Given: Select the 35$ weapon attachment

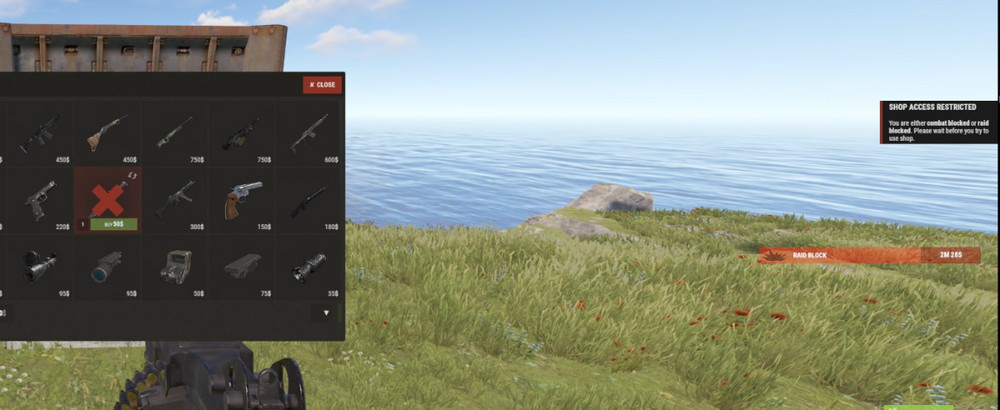Looking at the screenshot, I should tap(308, 267).
